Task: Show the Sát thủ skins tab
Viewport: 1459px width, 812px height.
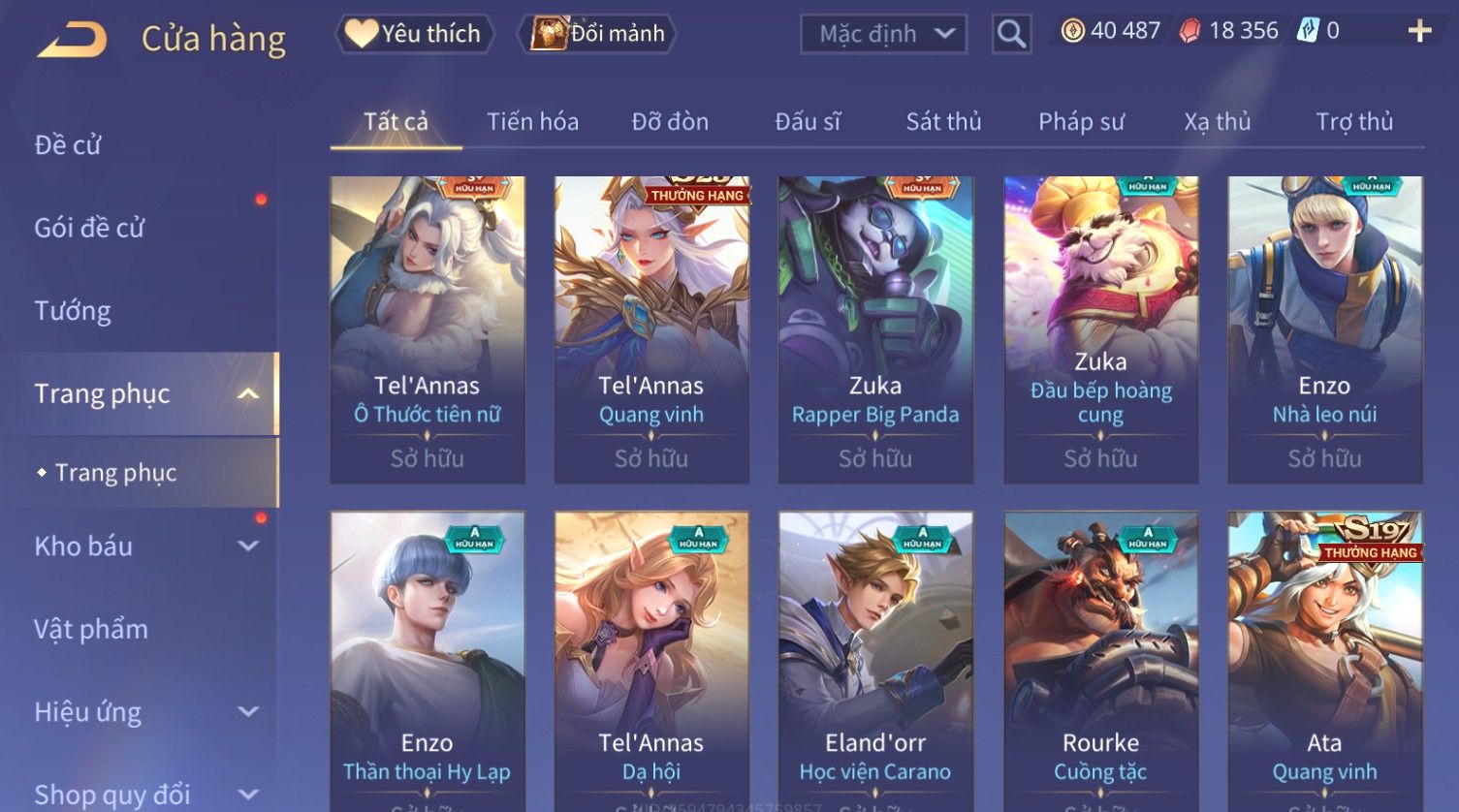Action: click(x=943, y=122)
